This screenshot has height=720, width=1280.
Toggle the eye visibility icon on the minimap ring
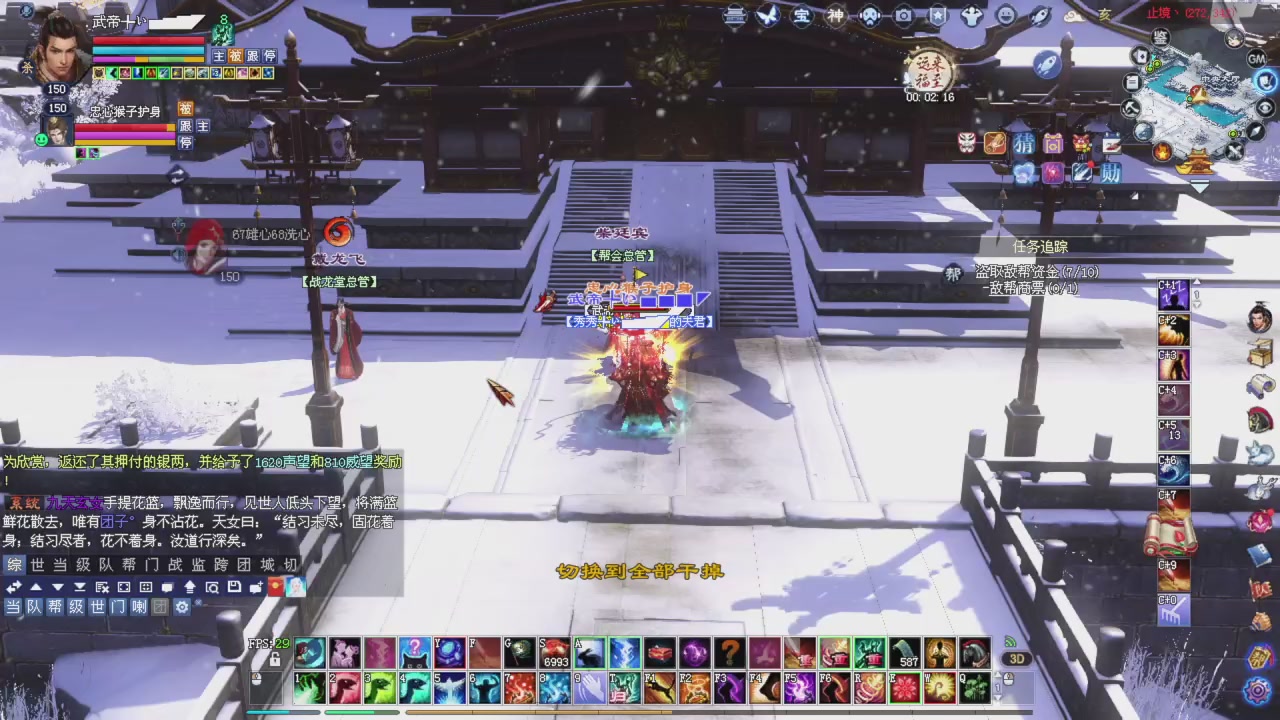coord(1263,107)
